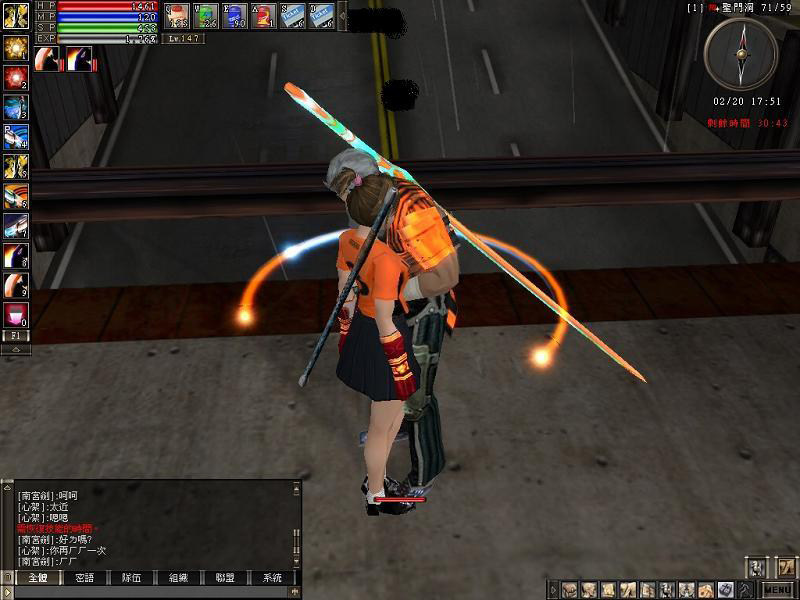This screenshot has height=600, width=800.
Task: Use the red soda can item
Action: (263, 15)
